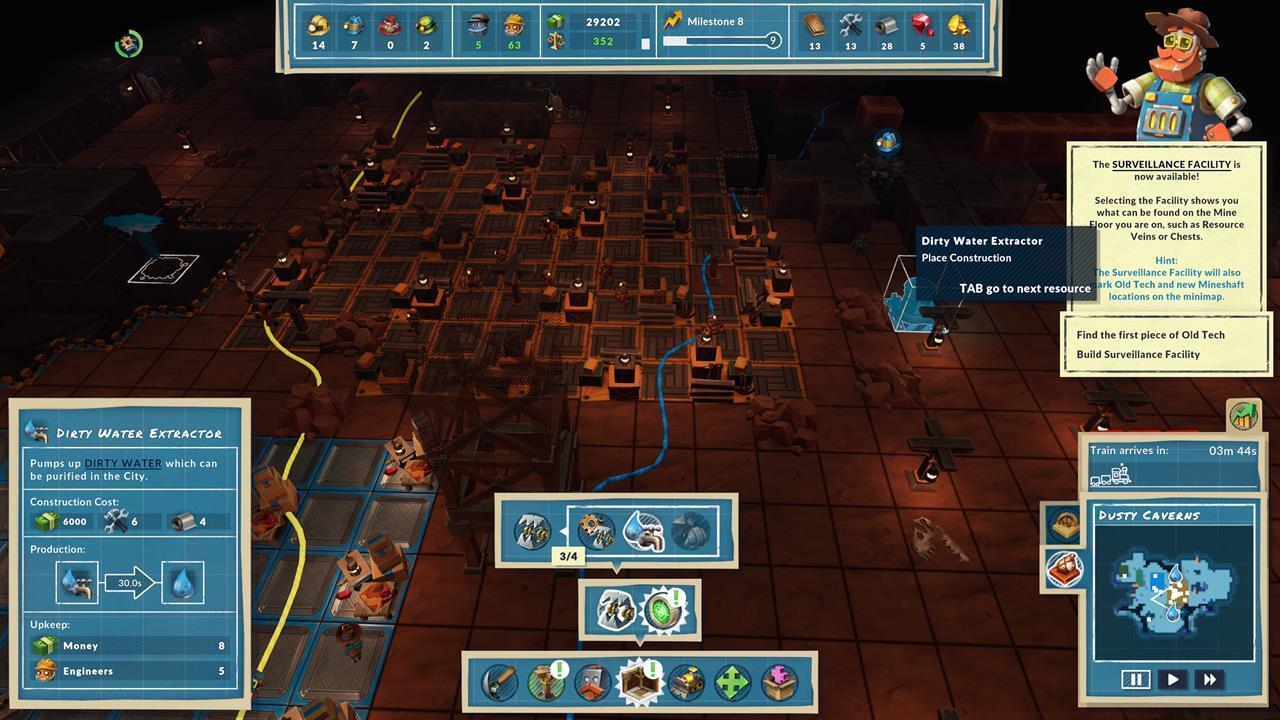The image size is (1280, 720).
Task: Choose the green Surveillance Facility icon
Action: coord(661,611)
